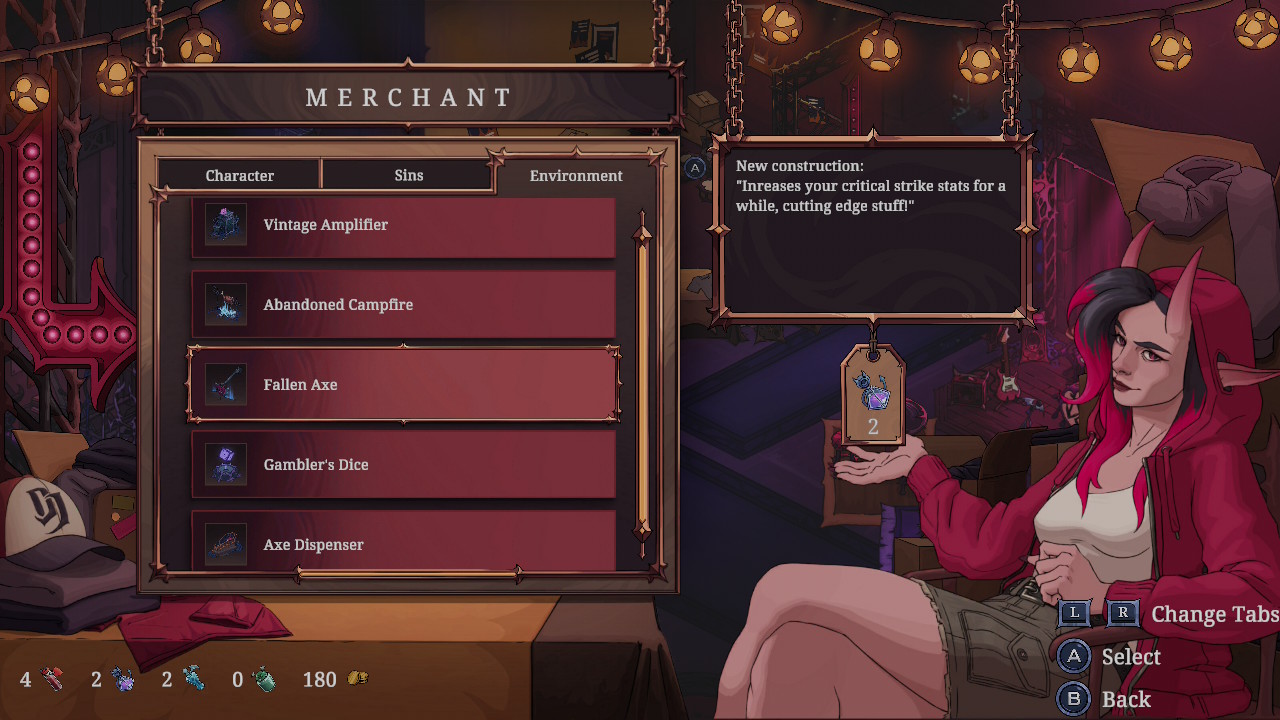
Task: Switch to the Character tab
Action: click(x=239, y=175)
